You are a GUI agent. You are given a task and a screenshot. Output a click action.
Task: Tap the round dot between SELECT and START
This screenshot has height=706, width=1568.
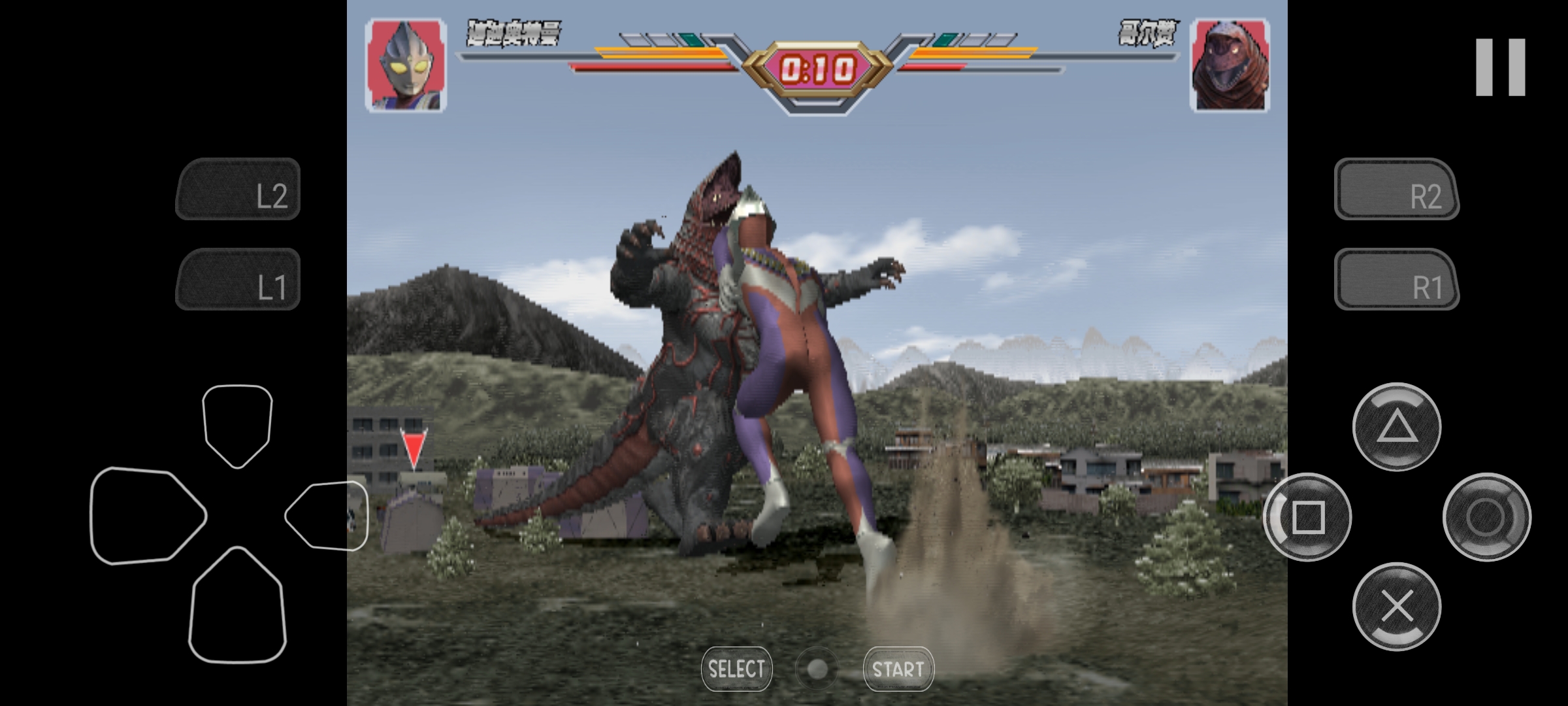tap(817, 669)
